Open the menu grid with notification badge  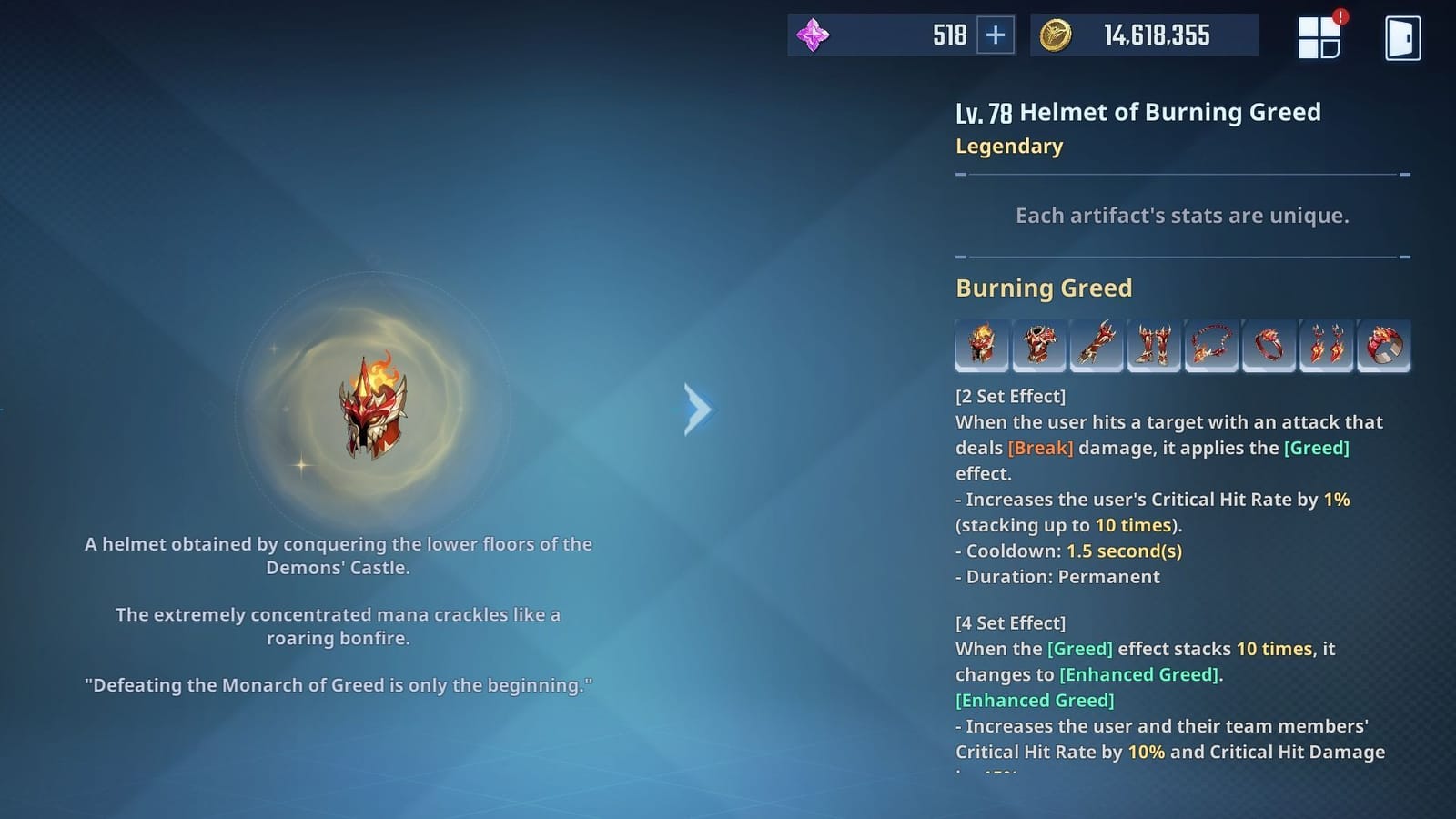click(x=1321, y=36)
